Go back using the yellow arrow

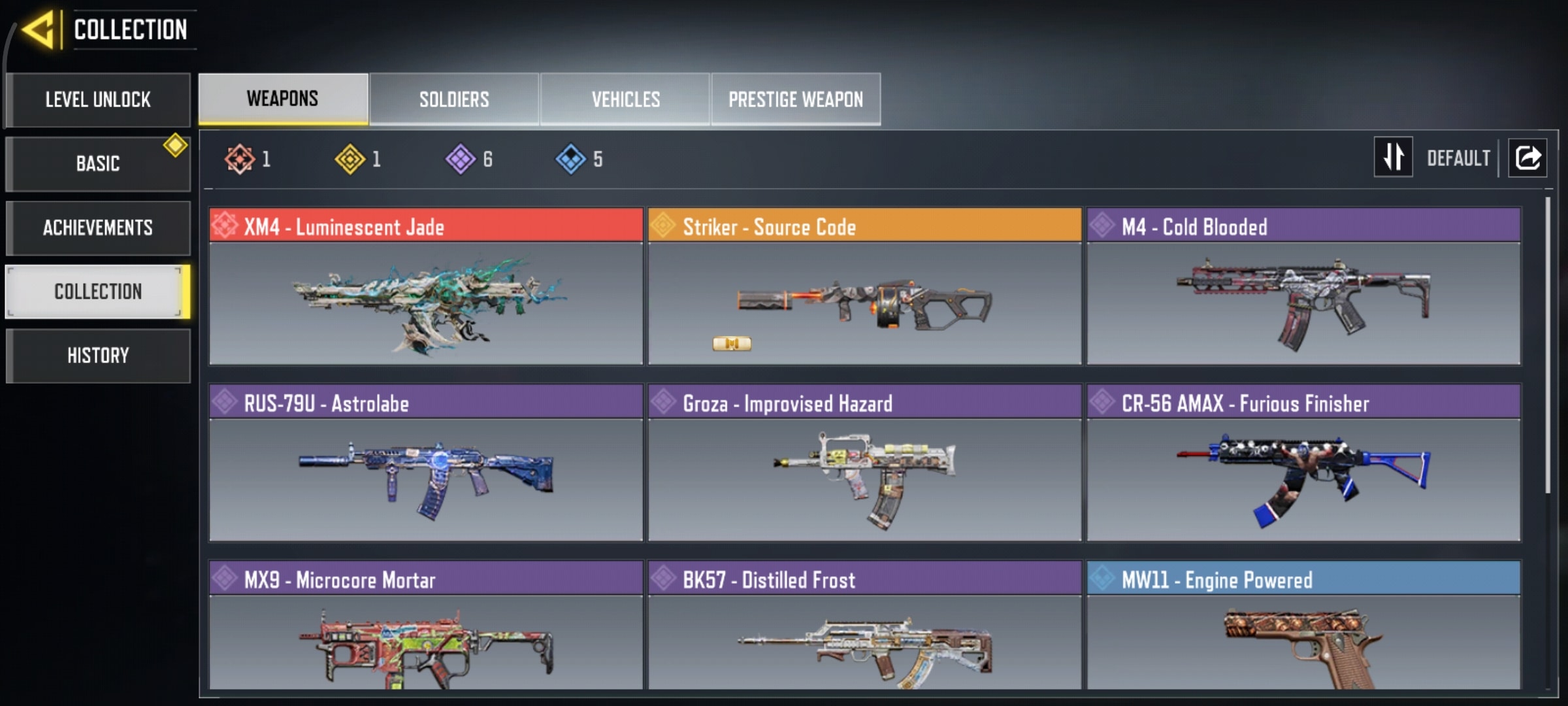(39, 29)
